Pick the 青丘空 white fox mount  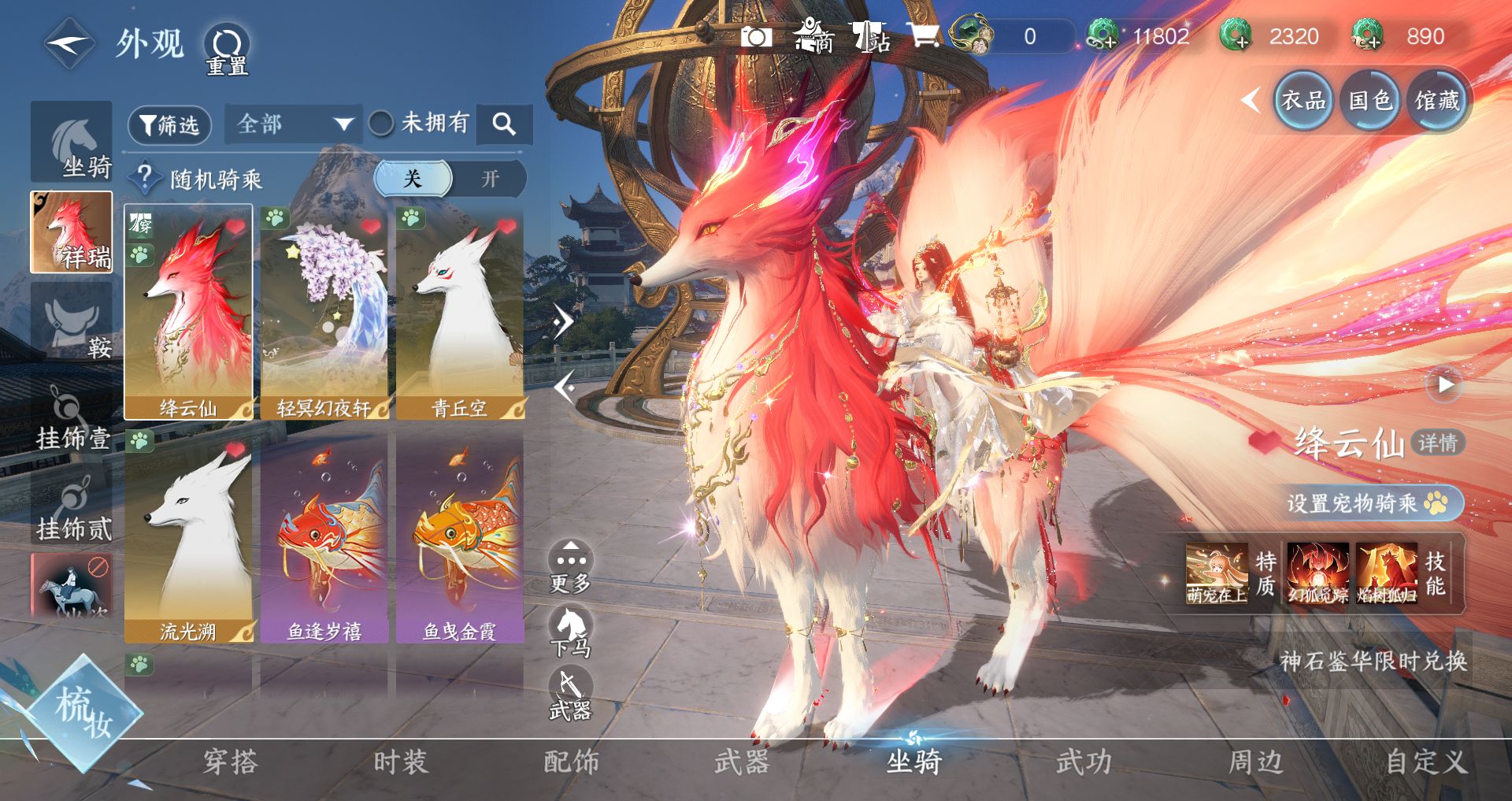click(460, 313)
